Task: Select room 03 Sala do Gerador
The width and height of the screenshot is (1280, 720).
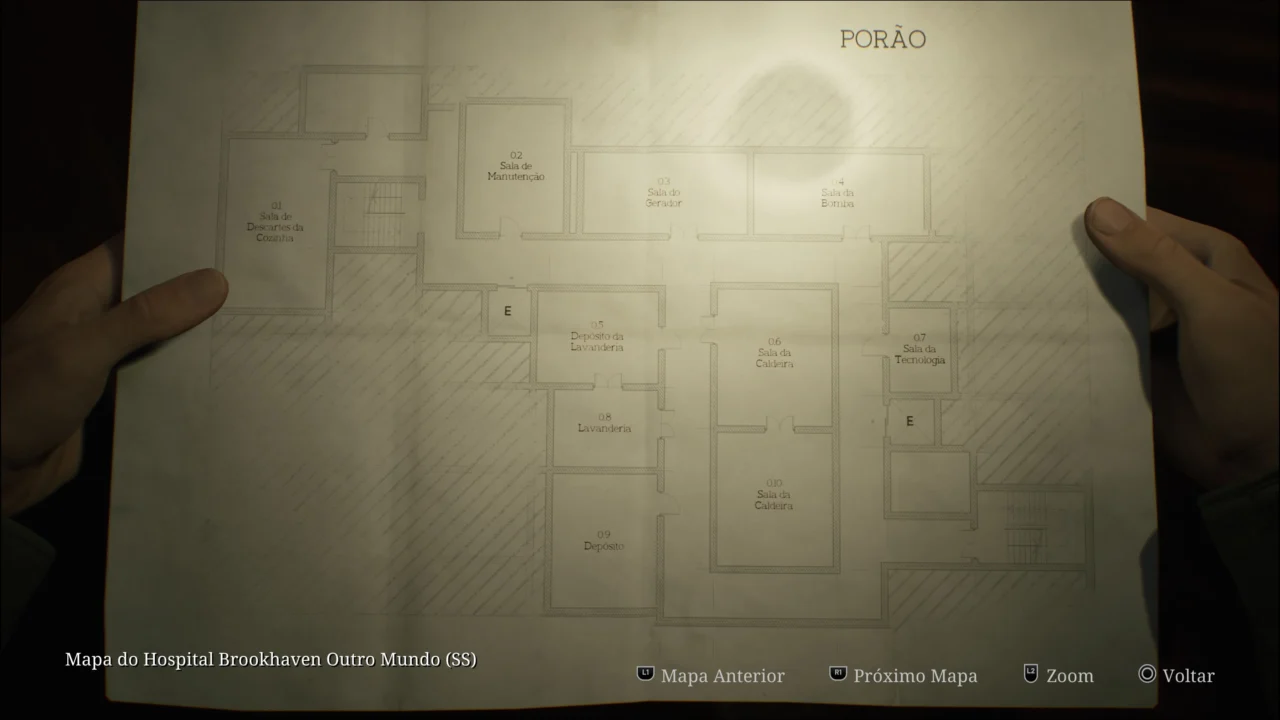Action: (663, 192)
